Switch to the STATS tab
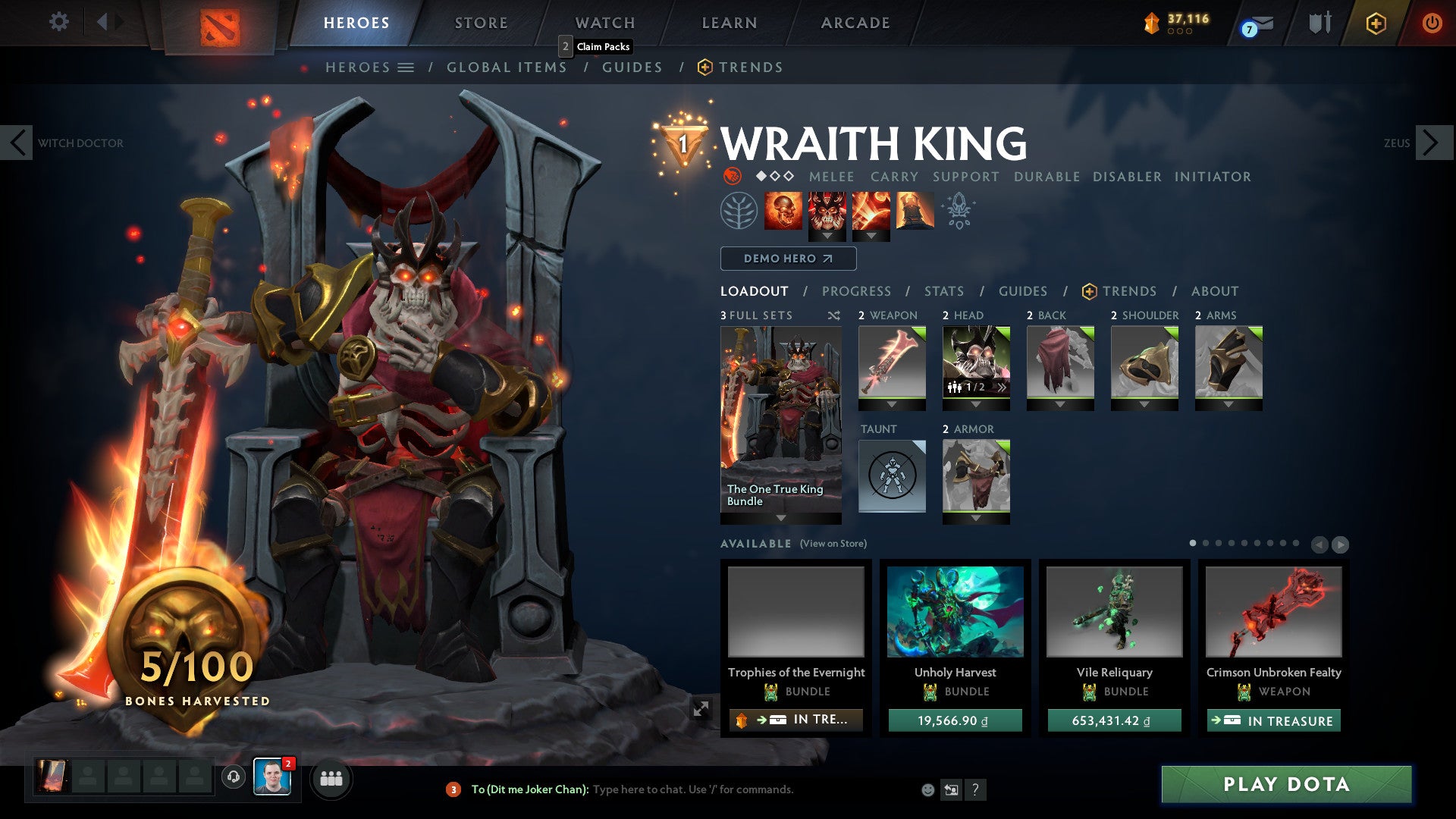 943,291
